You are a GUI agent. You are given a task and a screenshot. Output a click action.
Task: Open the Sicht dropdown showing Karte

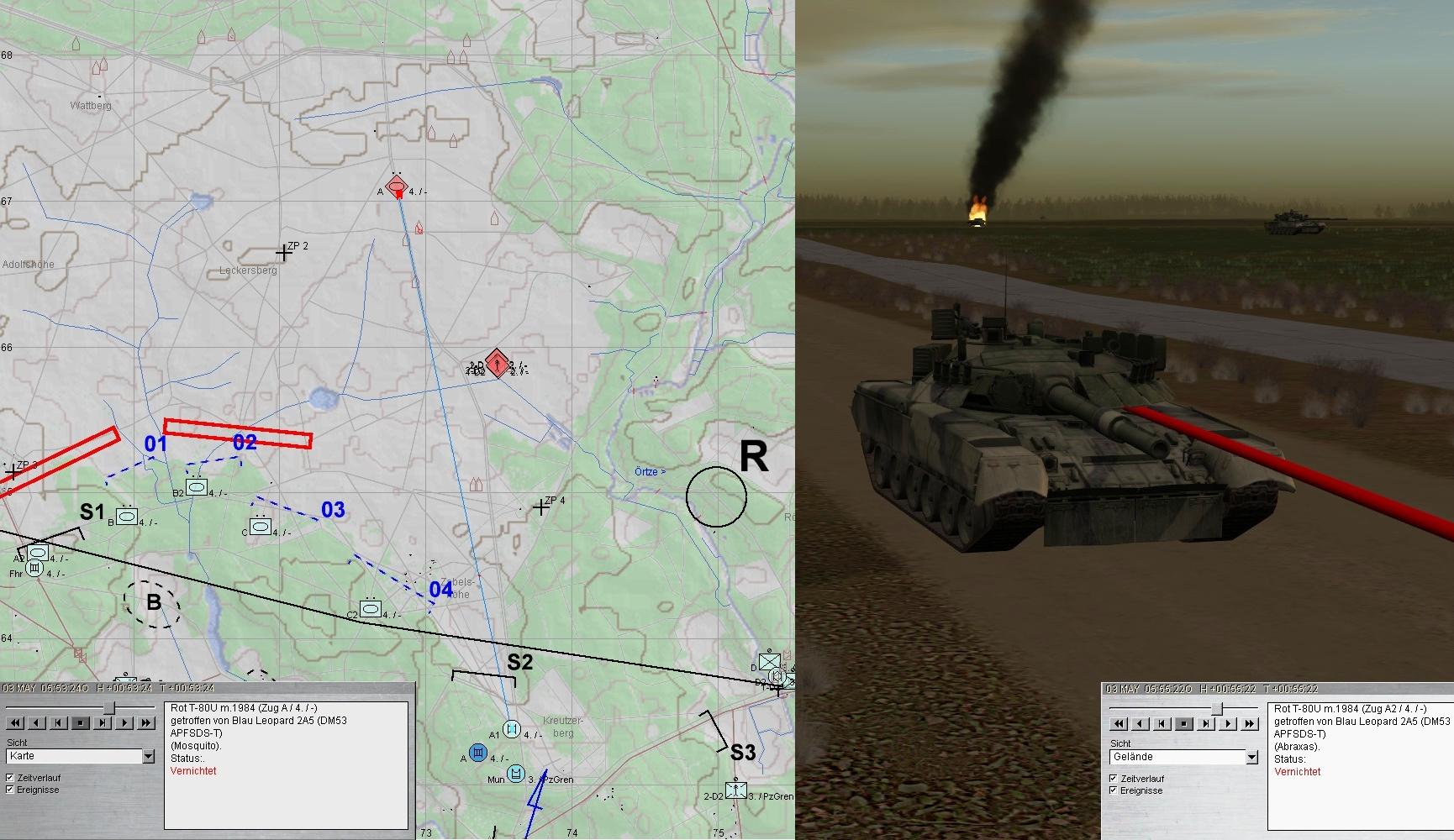tap(149, 757)
